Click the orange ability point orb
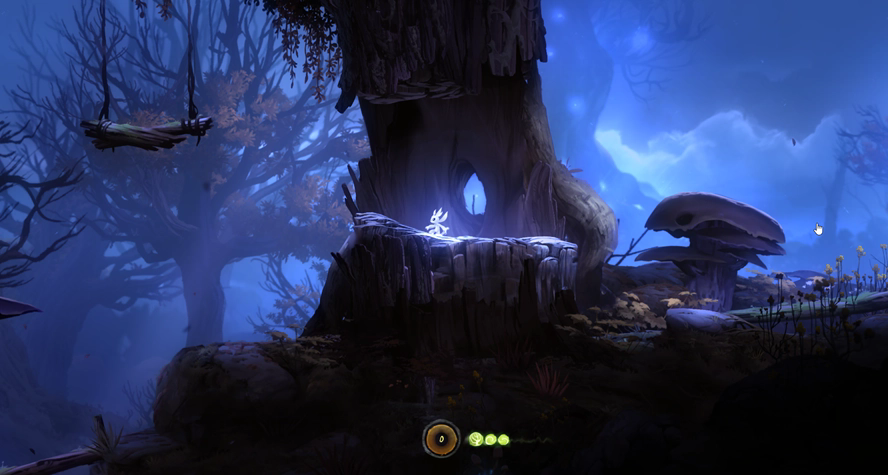The width and height of the screenshot is (888, 475). 441,438
